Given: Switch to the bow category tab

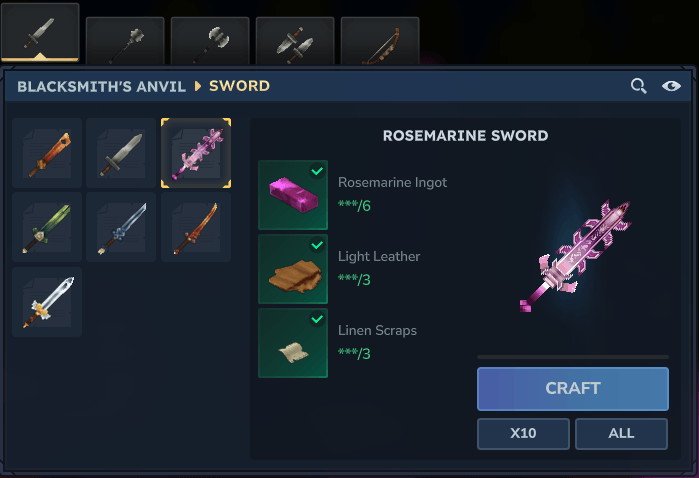Looking at the screenshot, I should tap(379, 40).
